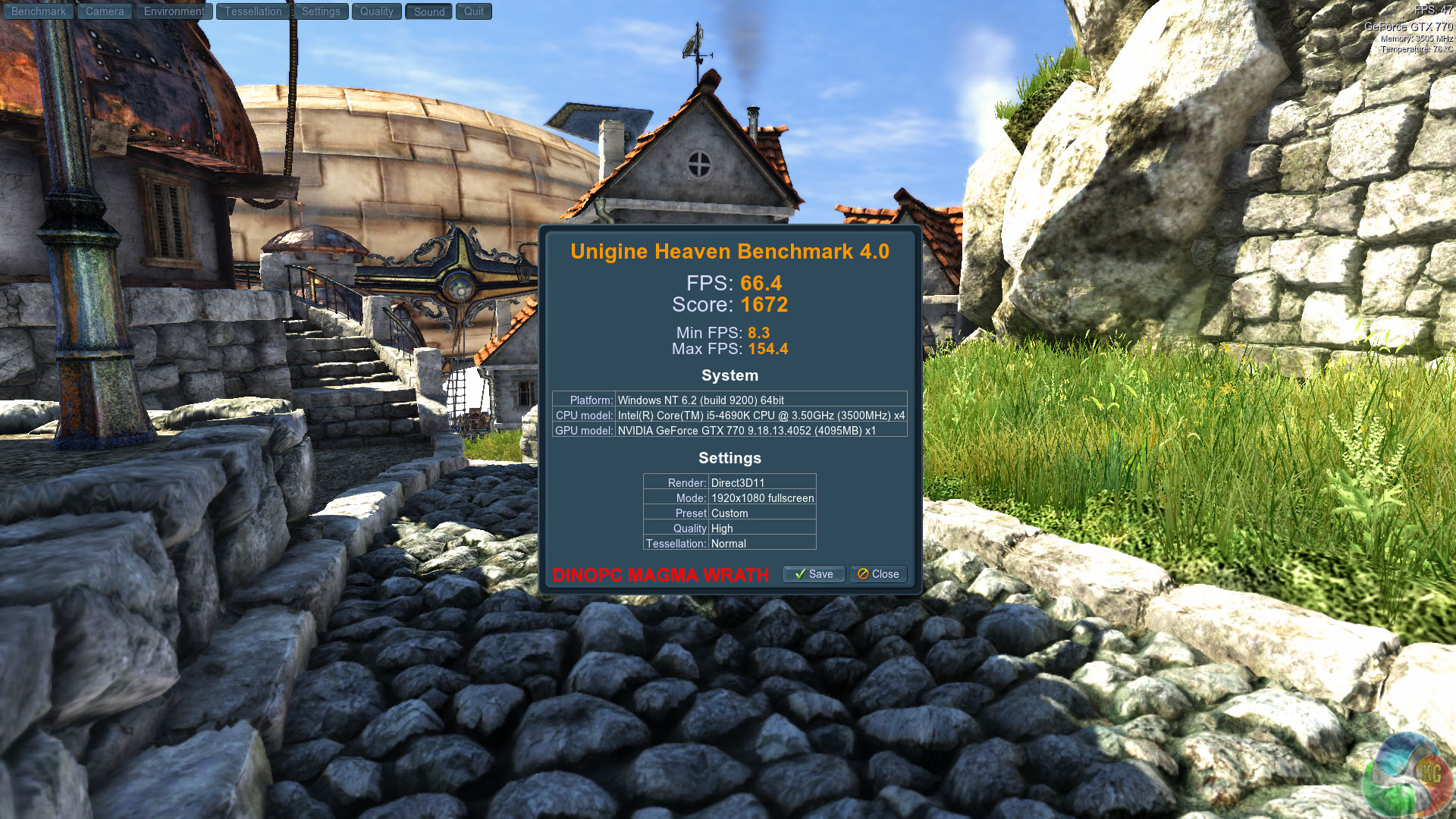Open the Environment options

click(174, 11)
